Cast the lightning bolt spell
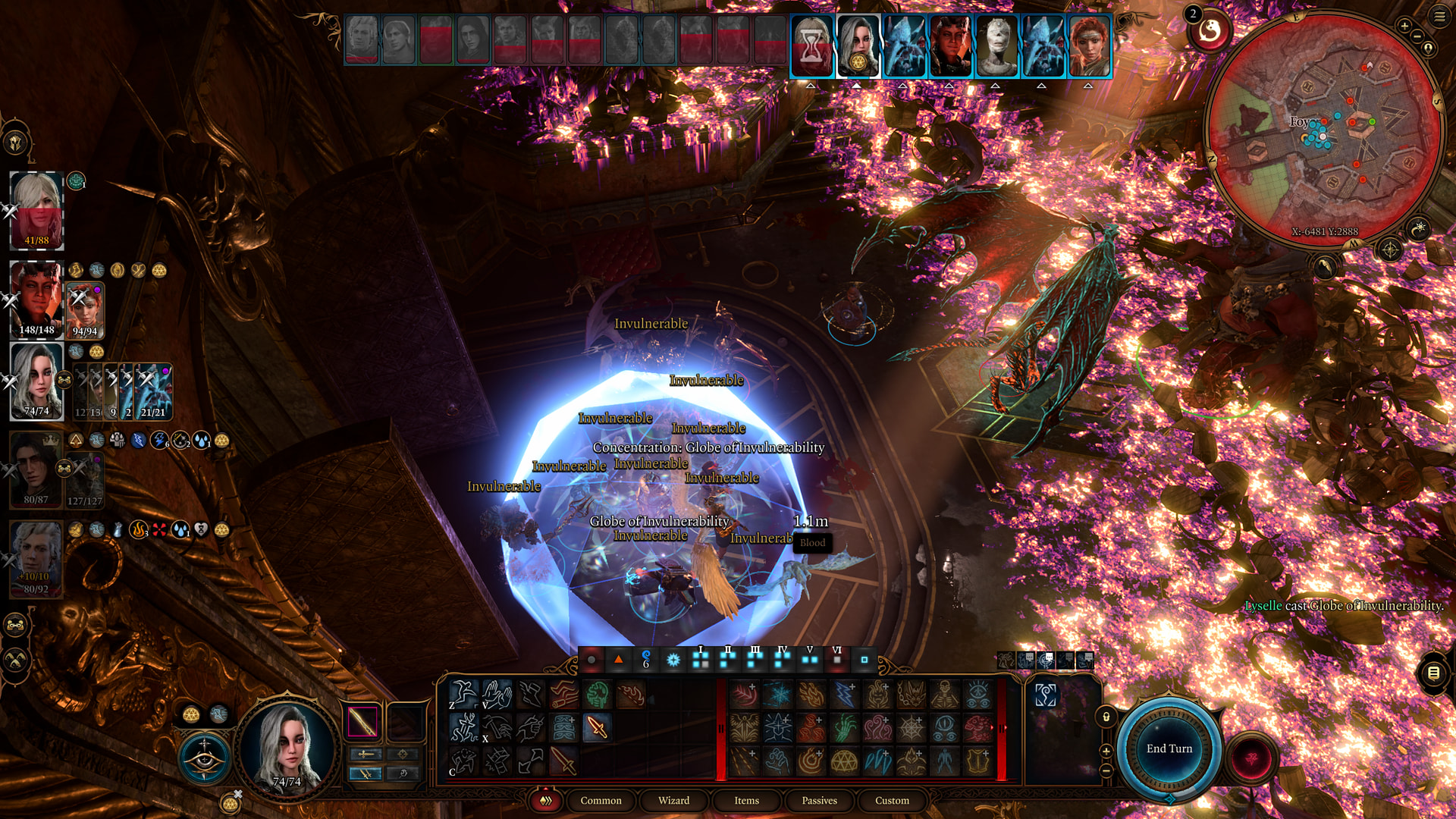The image size is (1456, 819). click(844, 695)
